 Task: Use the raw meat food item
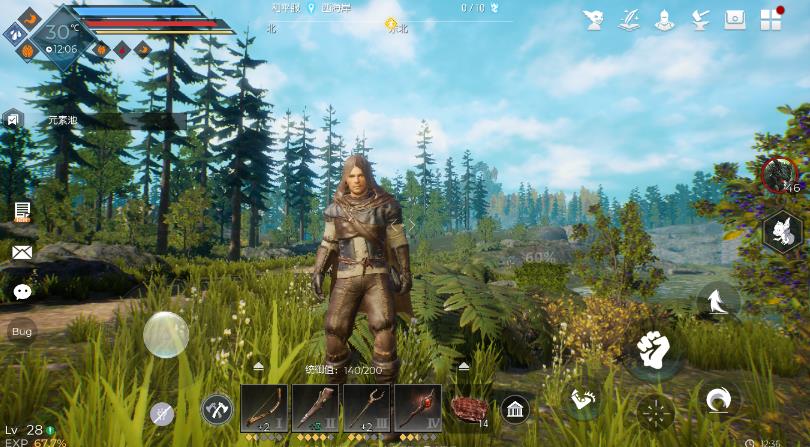pyautogui.click(x=468, y=408)
